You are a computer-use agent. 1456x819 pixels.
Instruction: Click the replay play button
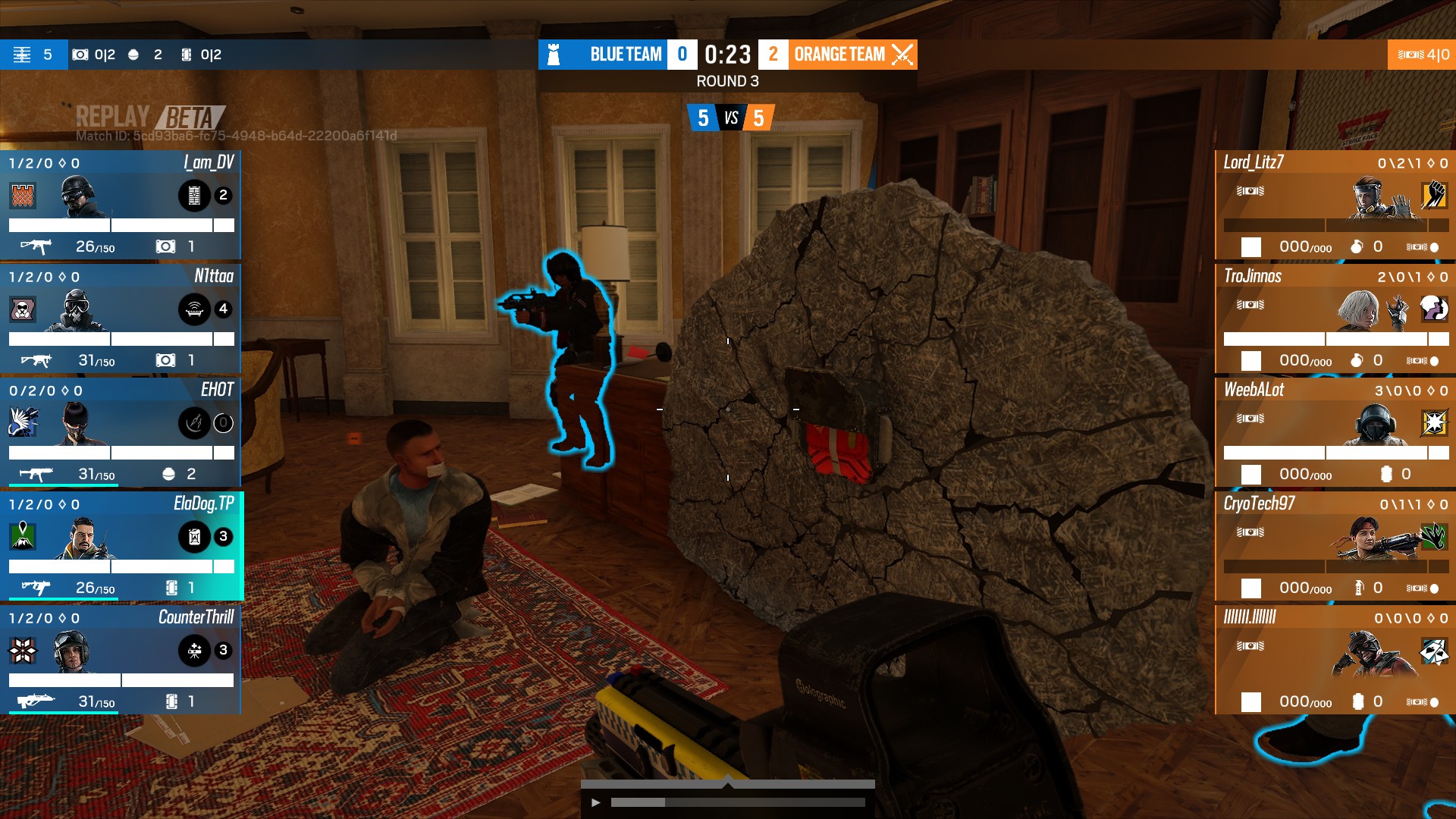(x=596, y=802)
